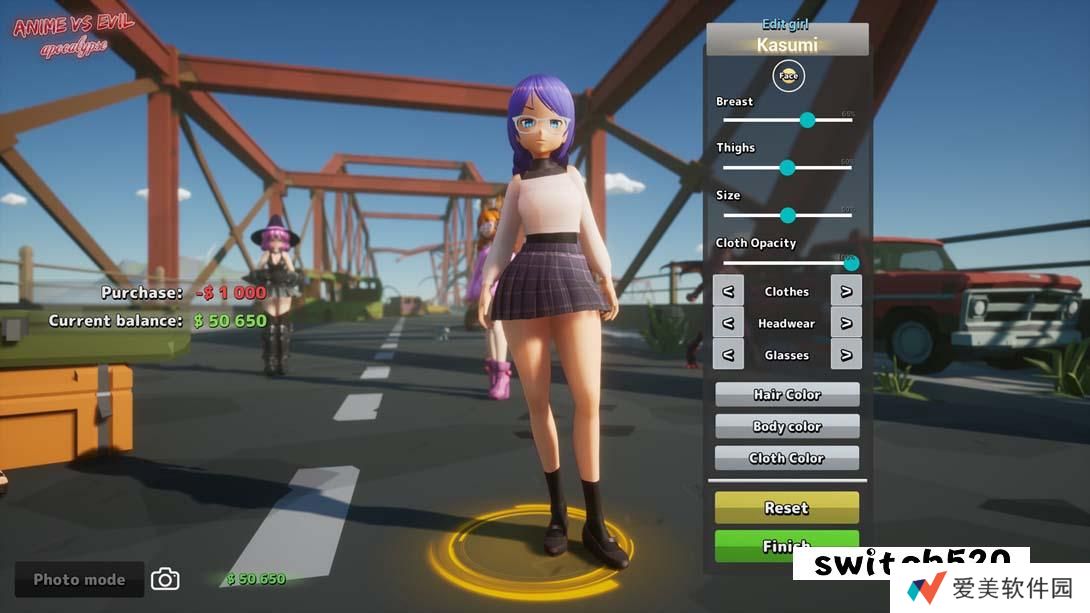
Task: Click the Thighs slider handle
Action: pos(787,167)
